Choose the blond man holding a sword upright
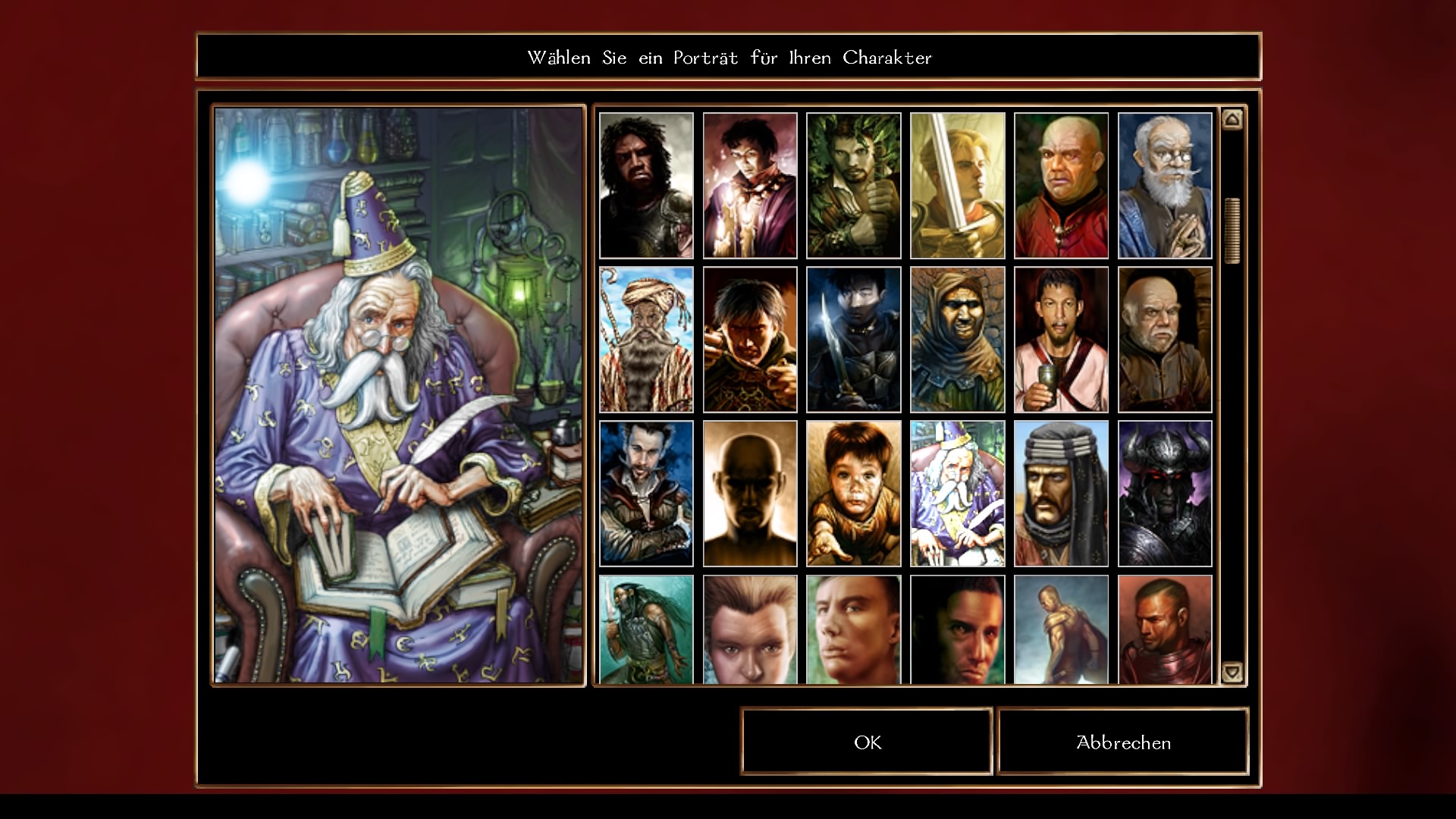 [957, 186]
